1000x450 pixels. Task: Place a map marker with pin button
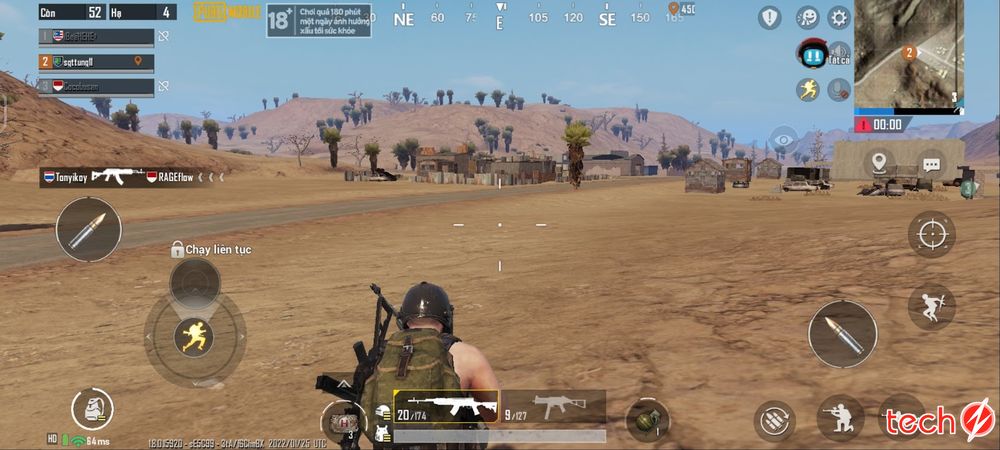879,162
